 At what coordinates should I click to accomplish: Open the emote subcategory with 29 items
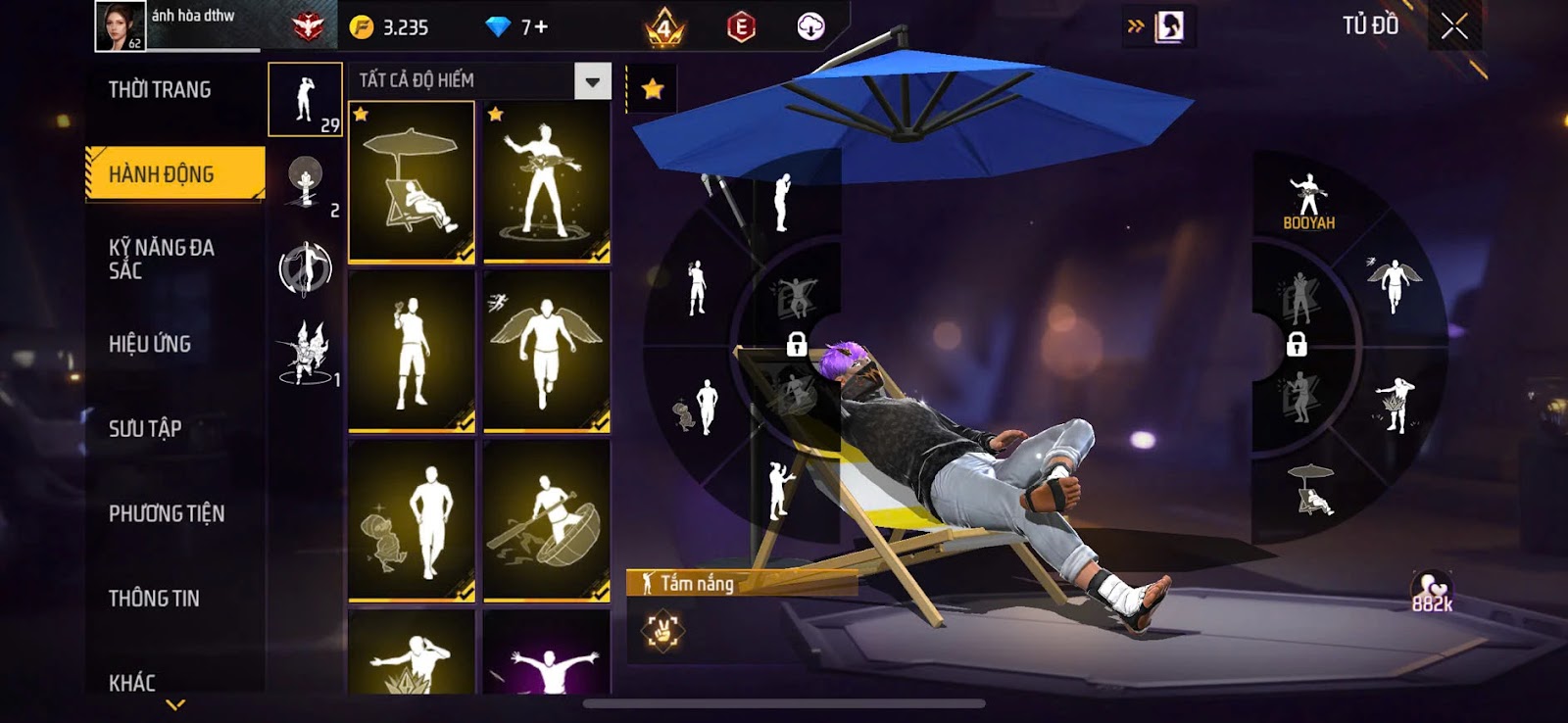pyautogui.click(x=305, y=99)
